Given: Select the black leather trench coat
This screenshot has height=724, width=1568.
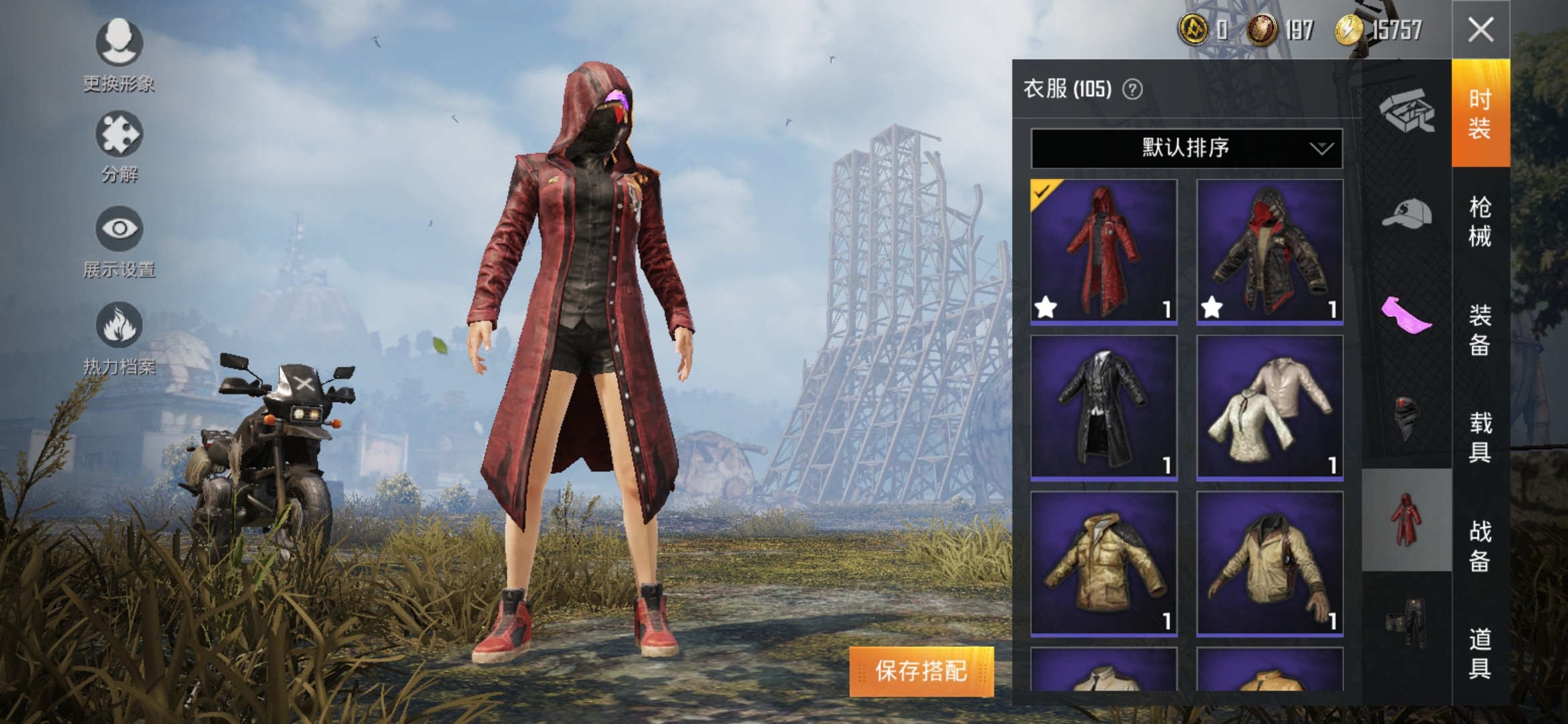Looking at the screenshot, I should (x=1104, y=408).
